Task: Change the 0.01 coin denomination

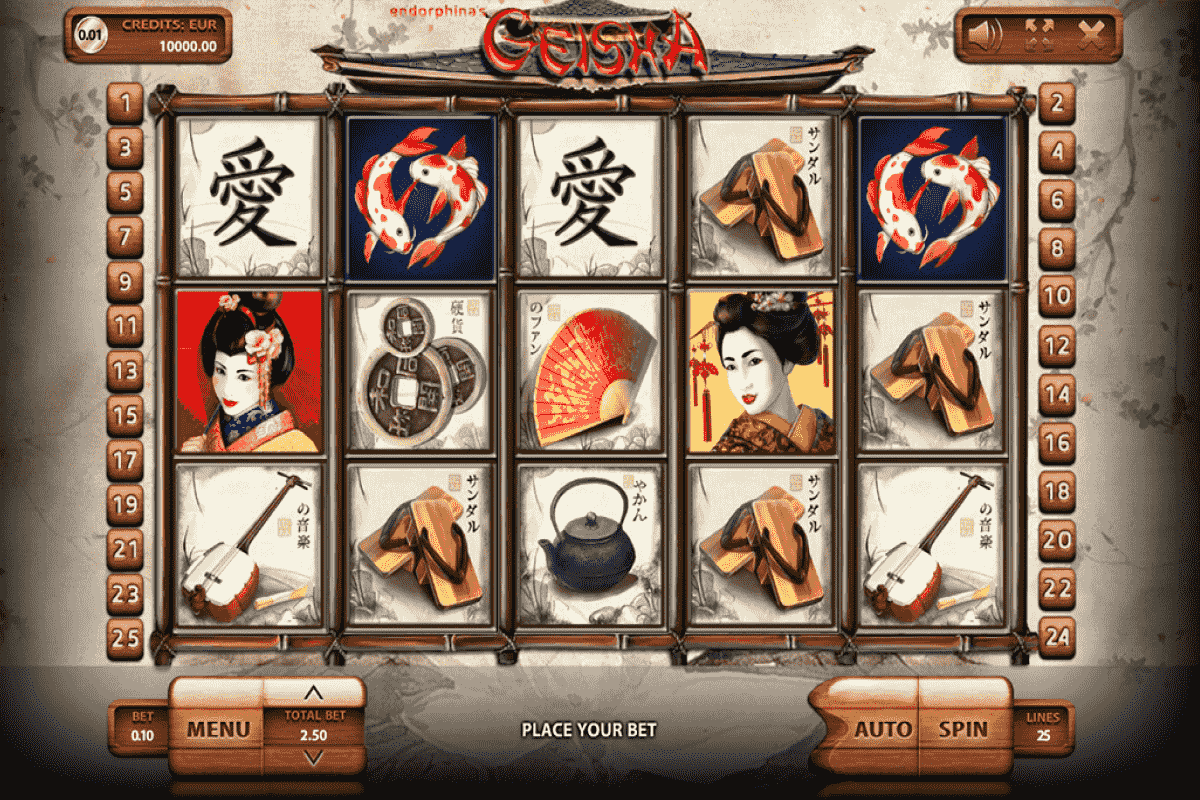Action: [x=90, y=35]
